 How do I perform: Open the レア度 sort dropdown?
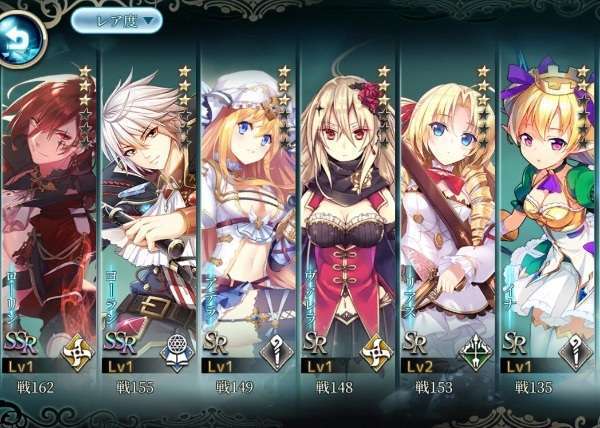coord(117,19)
